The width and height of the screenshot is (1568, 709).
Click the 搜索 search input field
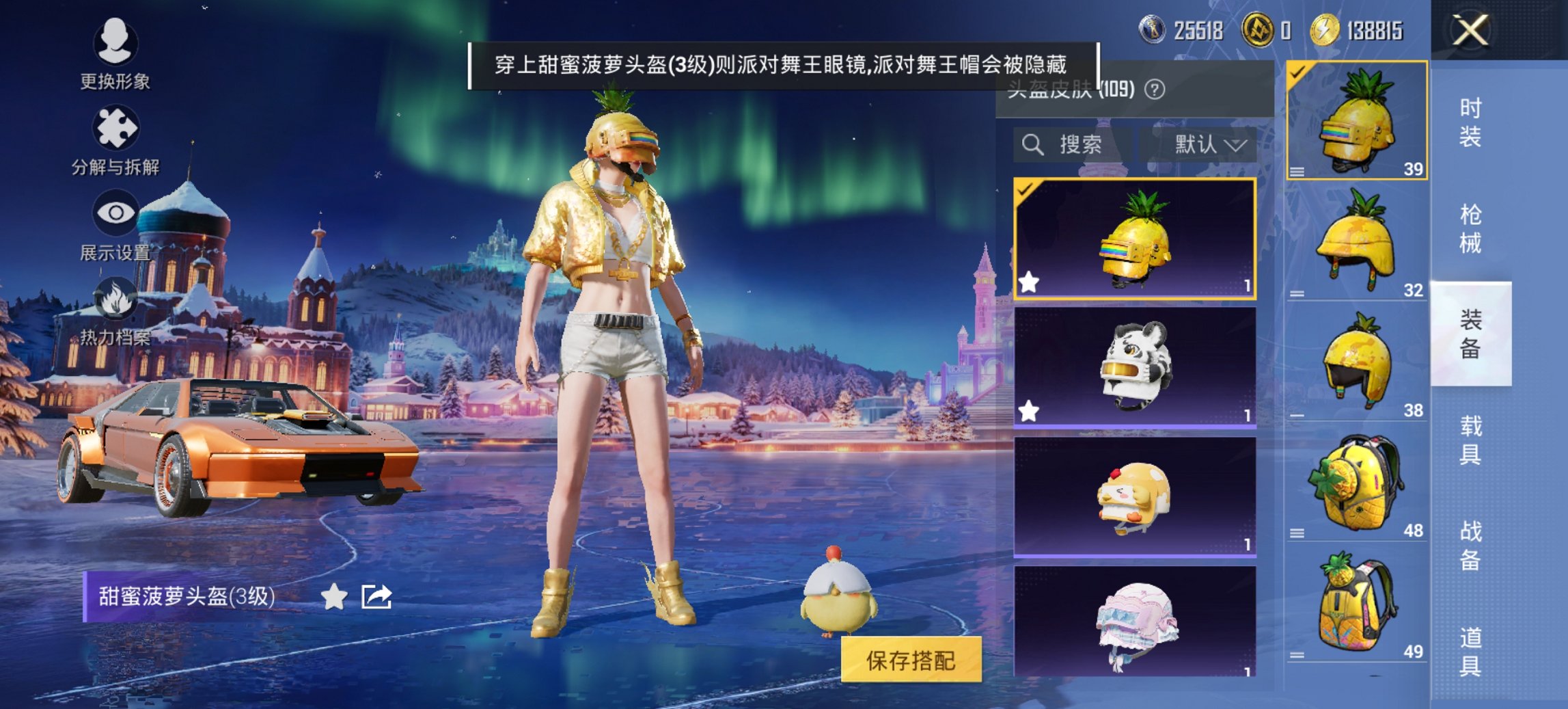1079,145
